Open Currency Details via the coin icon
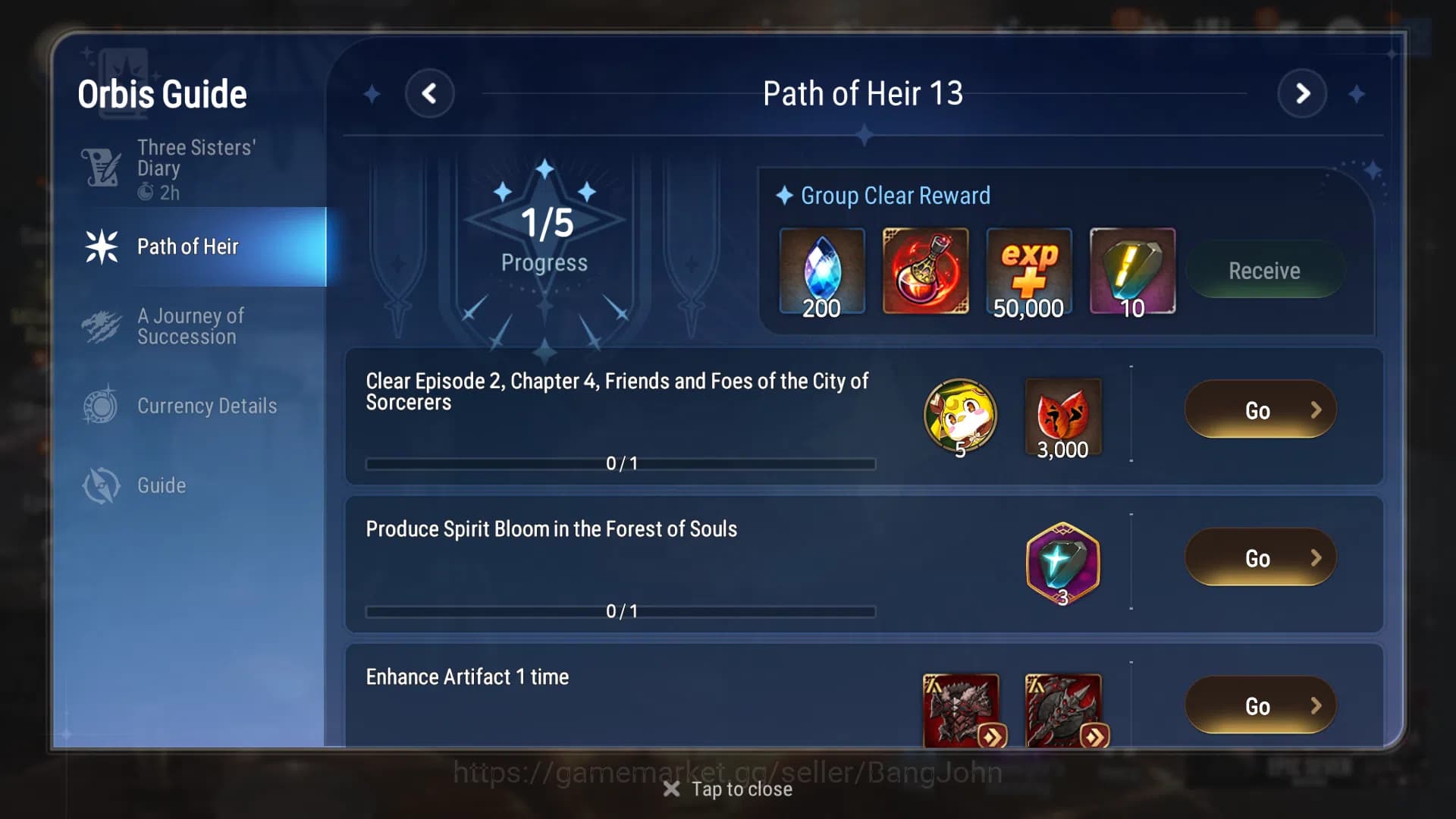This screenshot has height=819, width=1456. coord(102,406)
